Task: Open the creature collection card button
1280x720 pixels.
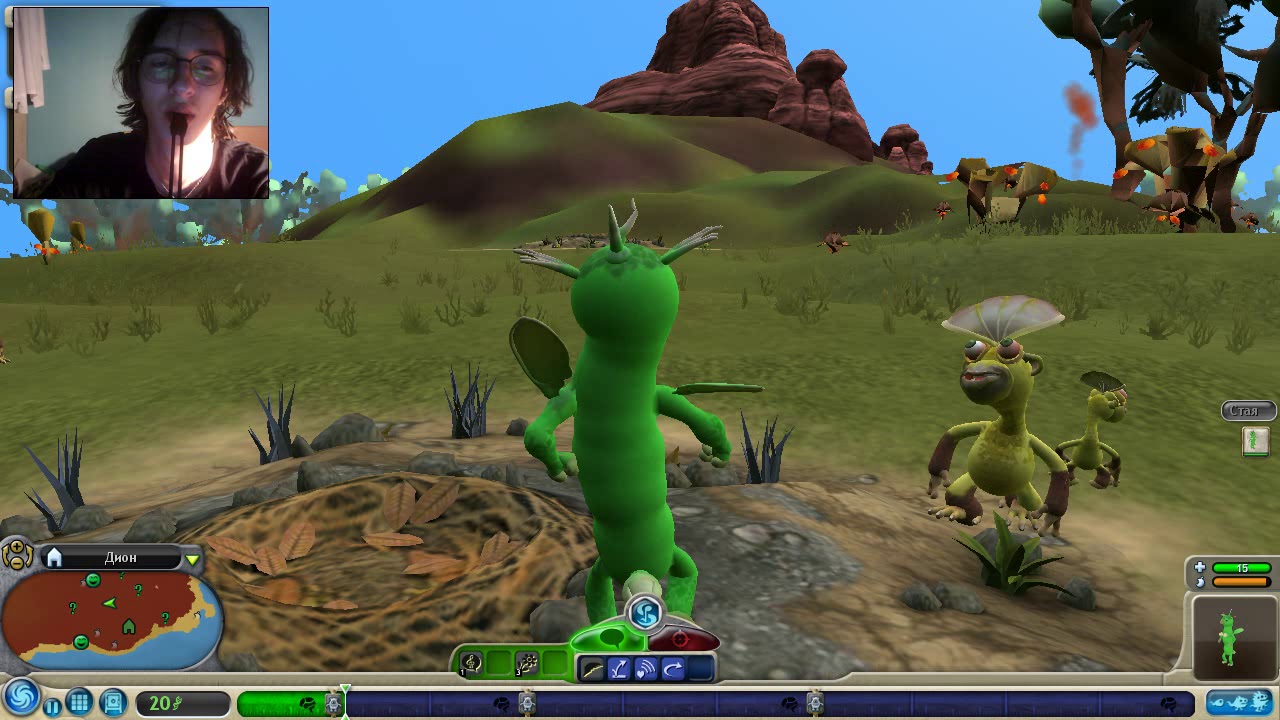Action: pos(112,703)
